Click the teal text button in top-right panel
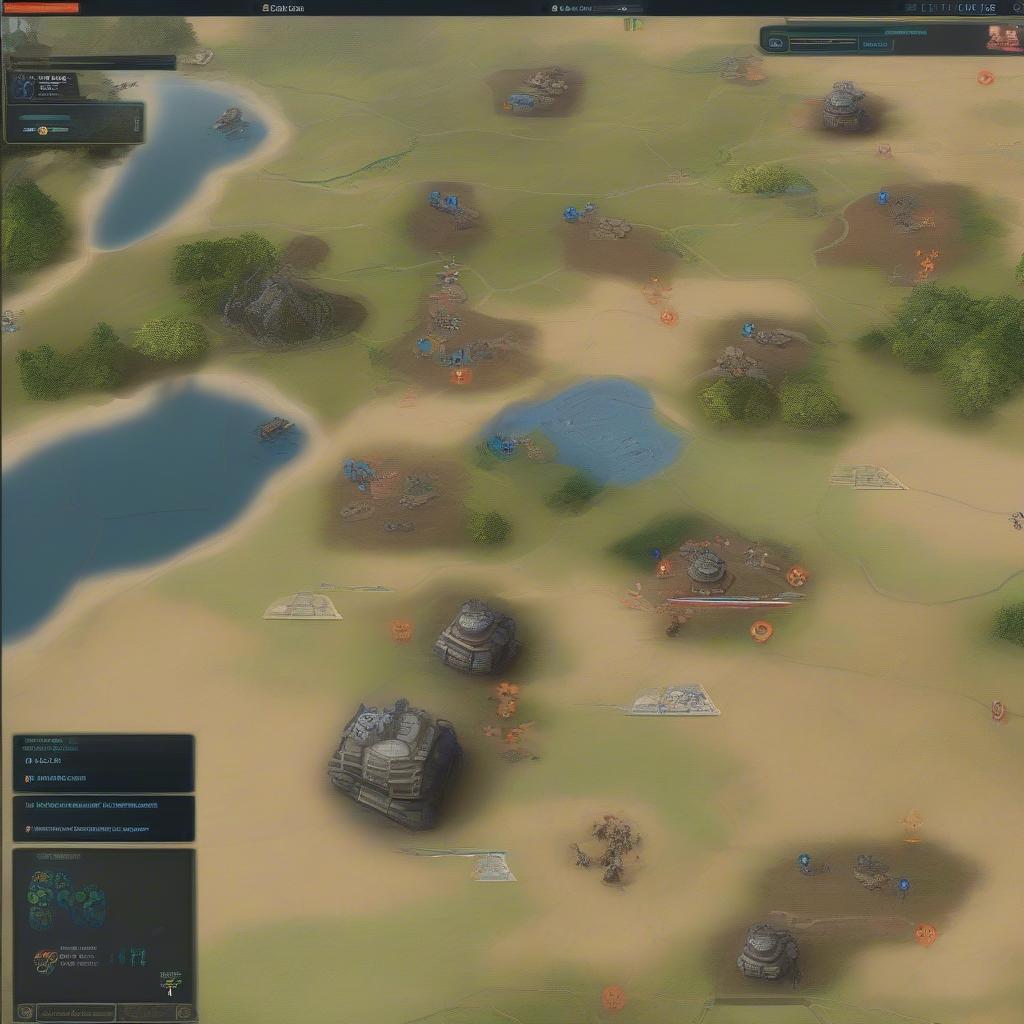The width and height of the screenshot is (1024, 1024). click(x=874, y=44)
